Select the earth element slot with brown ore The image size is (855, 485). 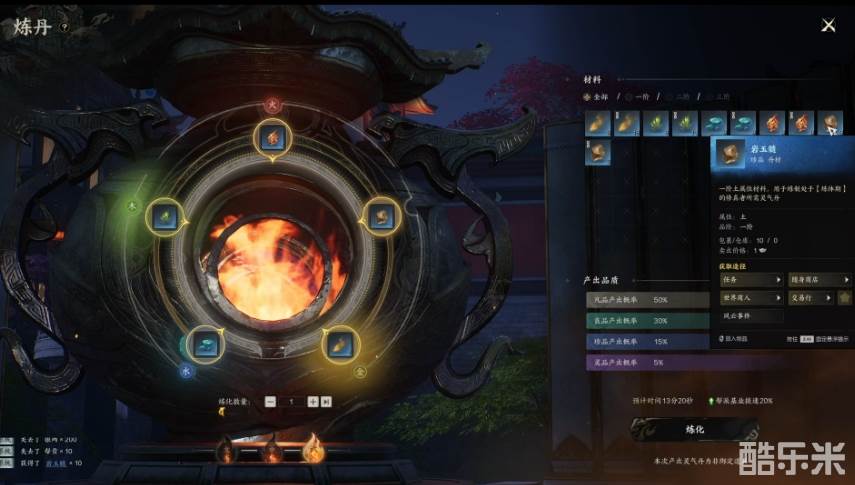(x=381, y=216)
